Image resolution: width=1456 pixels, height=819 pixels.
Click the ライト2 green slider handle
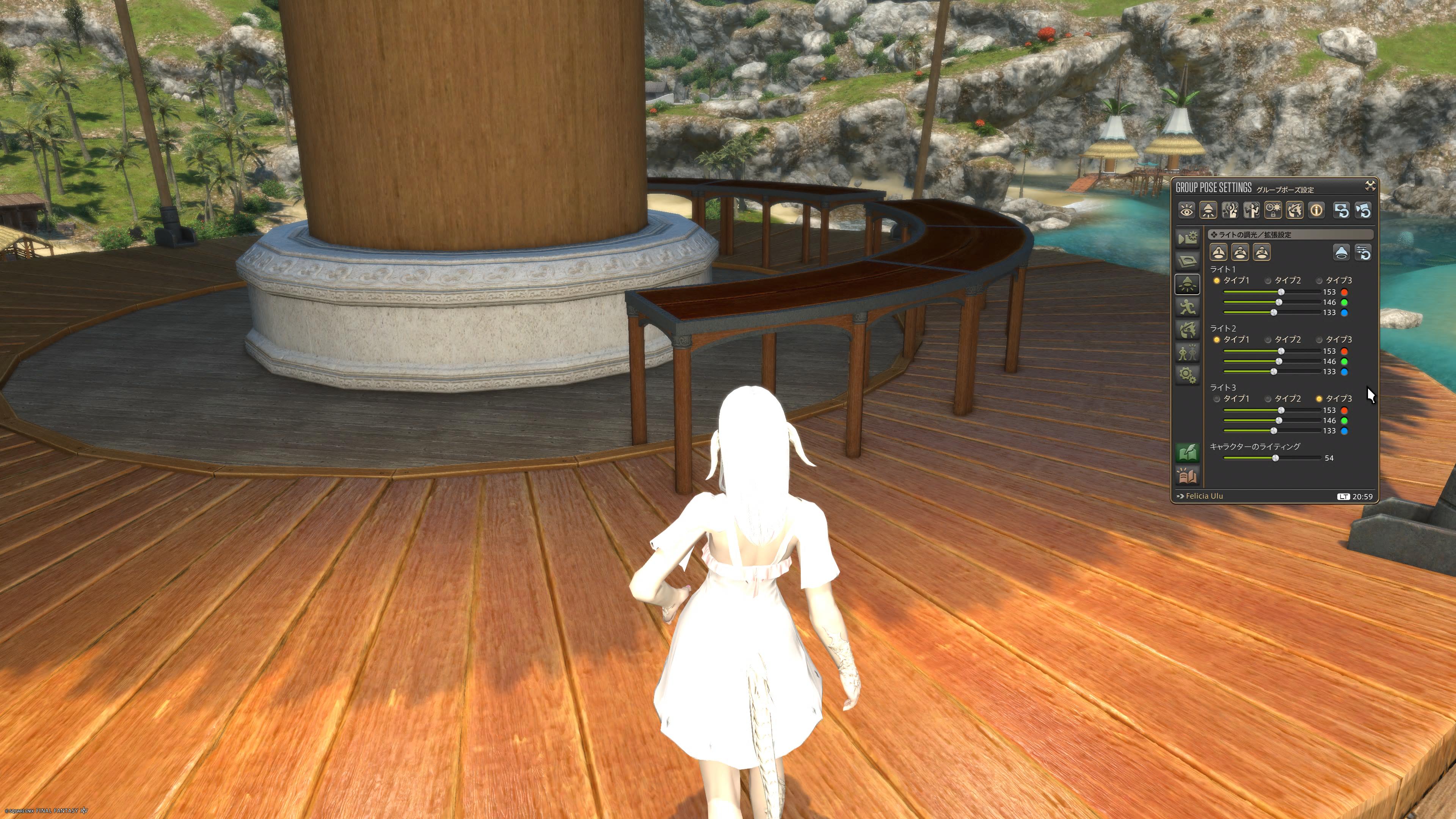click(x=1279, y=362)
